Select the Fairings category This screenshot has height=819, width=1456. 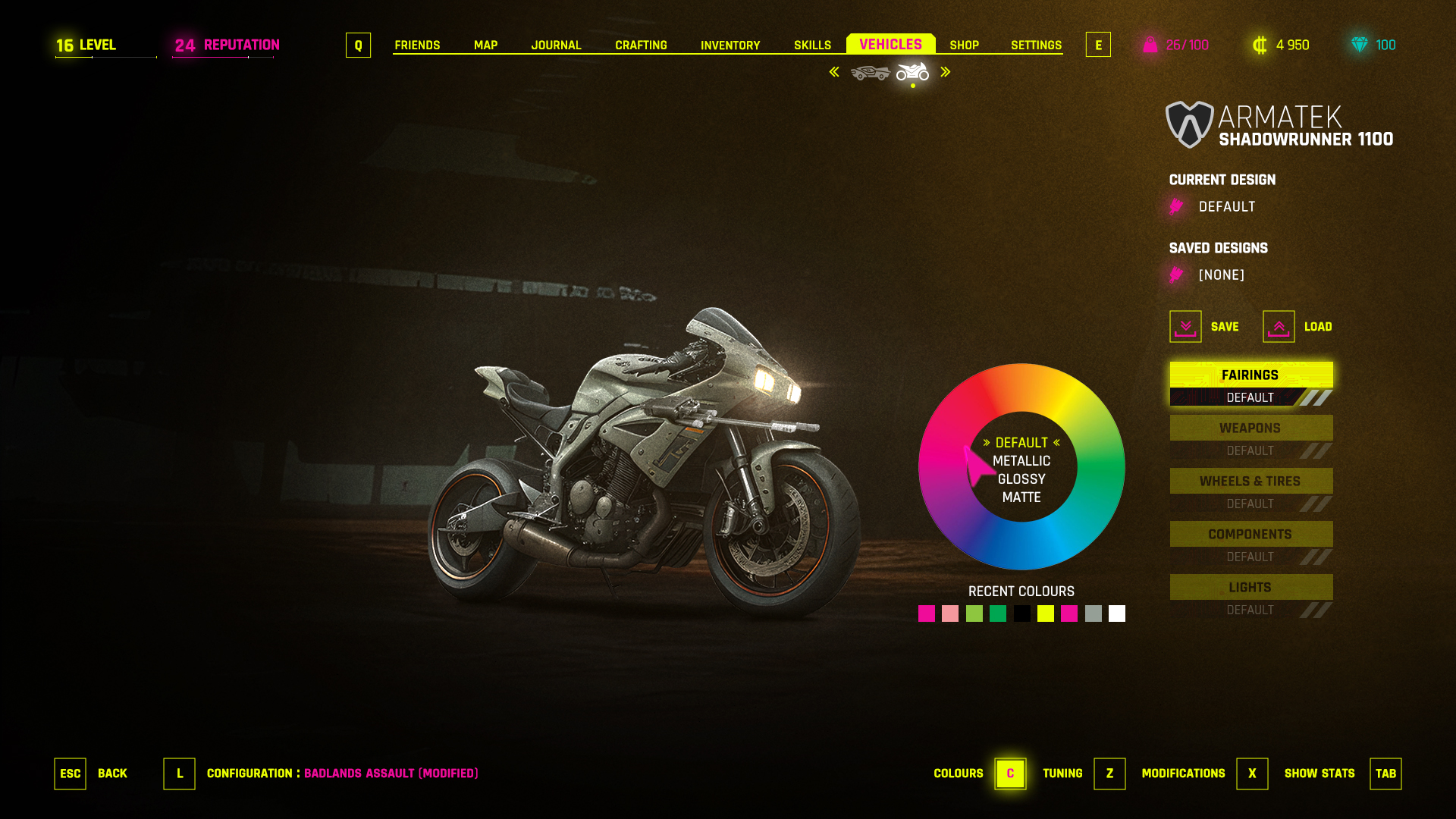pyautogui.click(x=1250, y=375)
